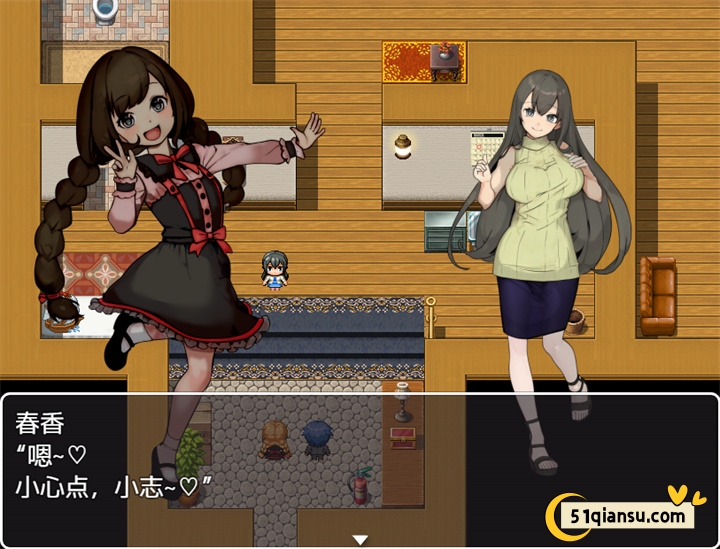Viewport: 720px width, 549px height.
Task: Advance dialogue with the white arrow indicator
Action: pos(360,540)
